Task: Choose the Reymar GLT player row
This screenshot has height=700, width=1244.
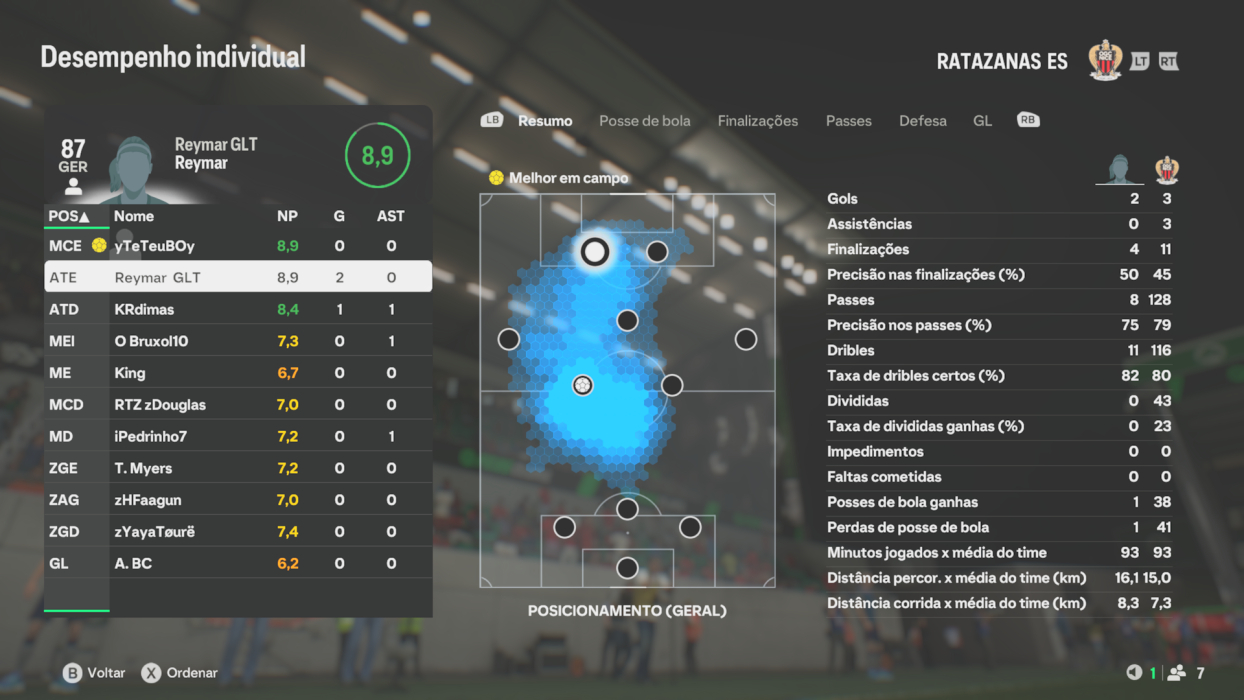Action: point(238,277)
